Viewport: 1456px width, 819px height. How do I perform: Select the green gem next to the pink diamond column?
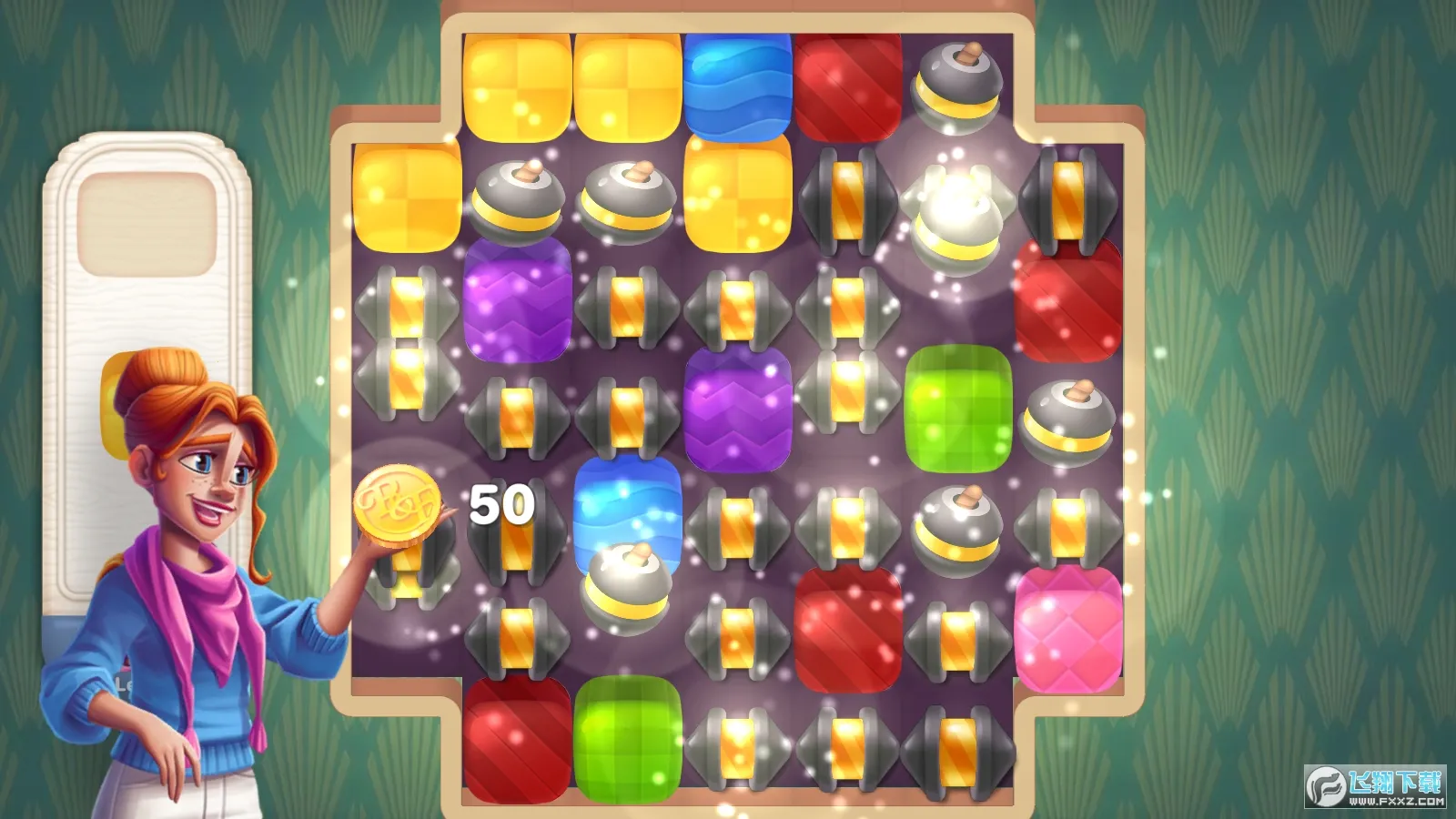(x=960, y=409)
